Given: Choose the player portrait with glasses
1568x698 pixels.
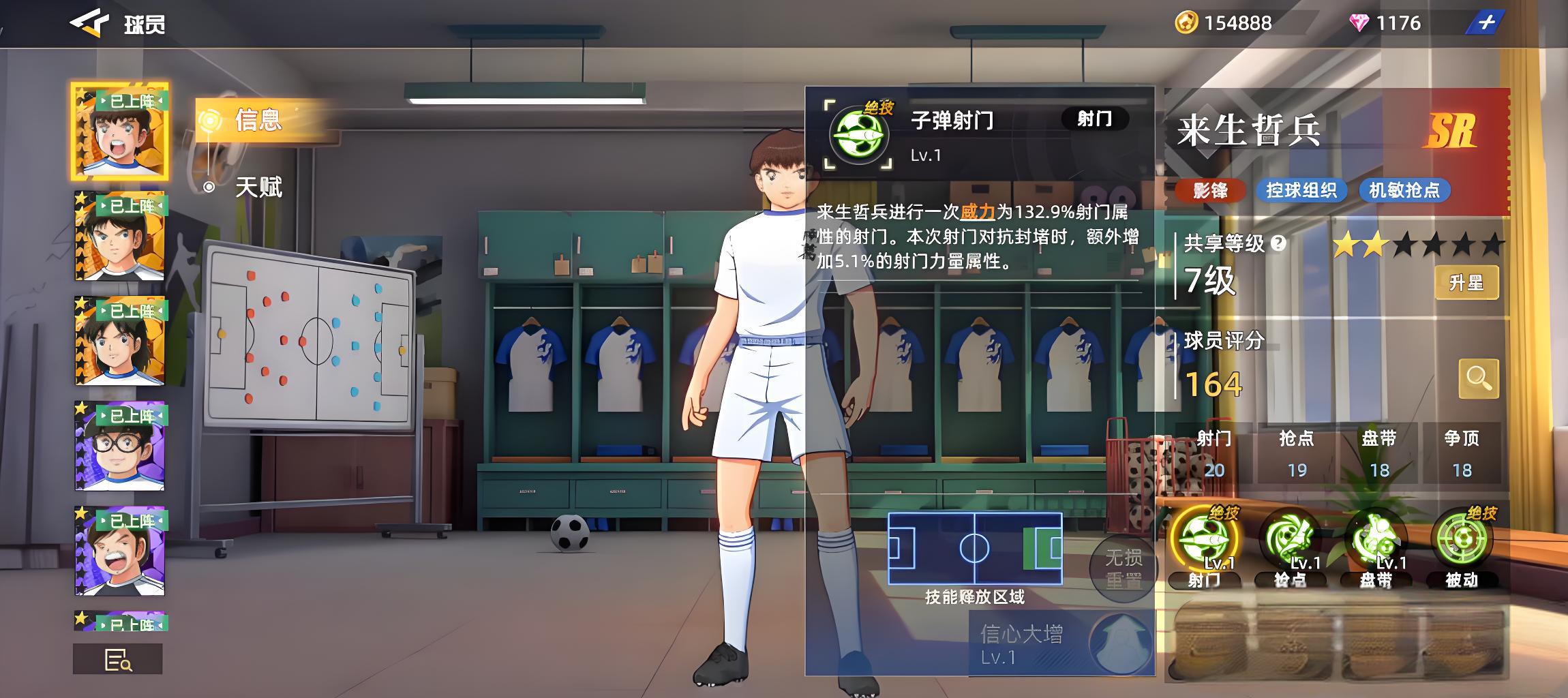Looking at the screenshot, I should pos(120,446).
